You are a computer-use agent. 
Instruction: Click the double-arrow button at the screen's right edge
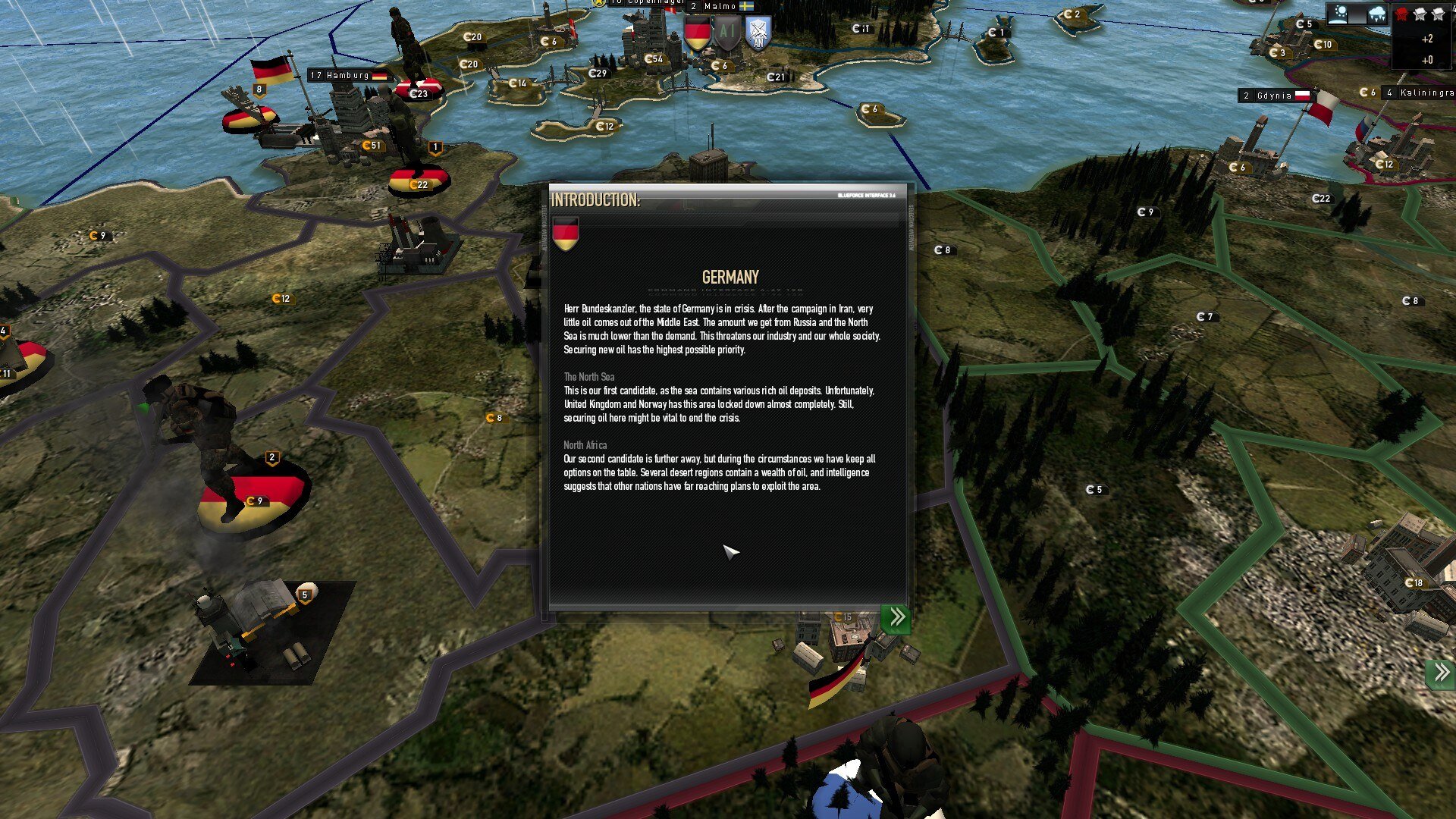[1441, 673]
